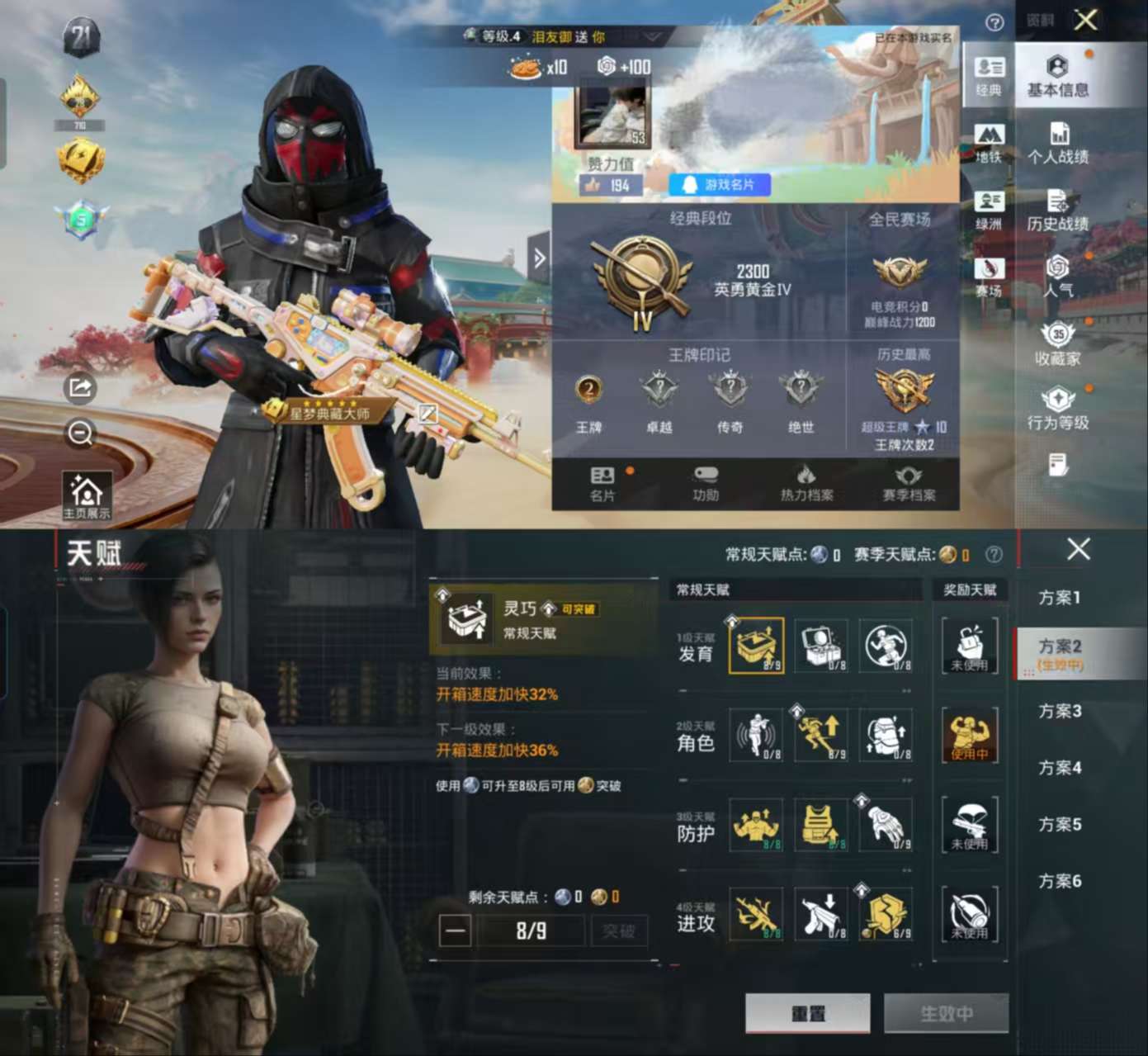The width and height of the screenshot is (1148, 1056).
Task: Select the 地铁 metro mode tab
Action: point(989,143)
